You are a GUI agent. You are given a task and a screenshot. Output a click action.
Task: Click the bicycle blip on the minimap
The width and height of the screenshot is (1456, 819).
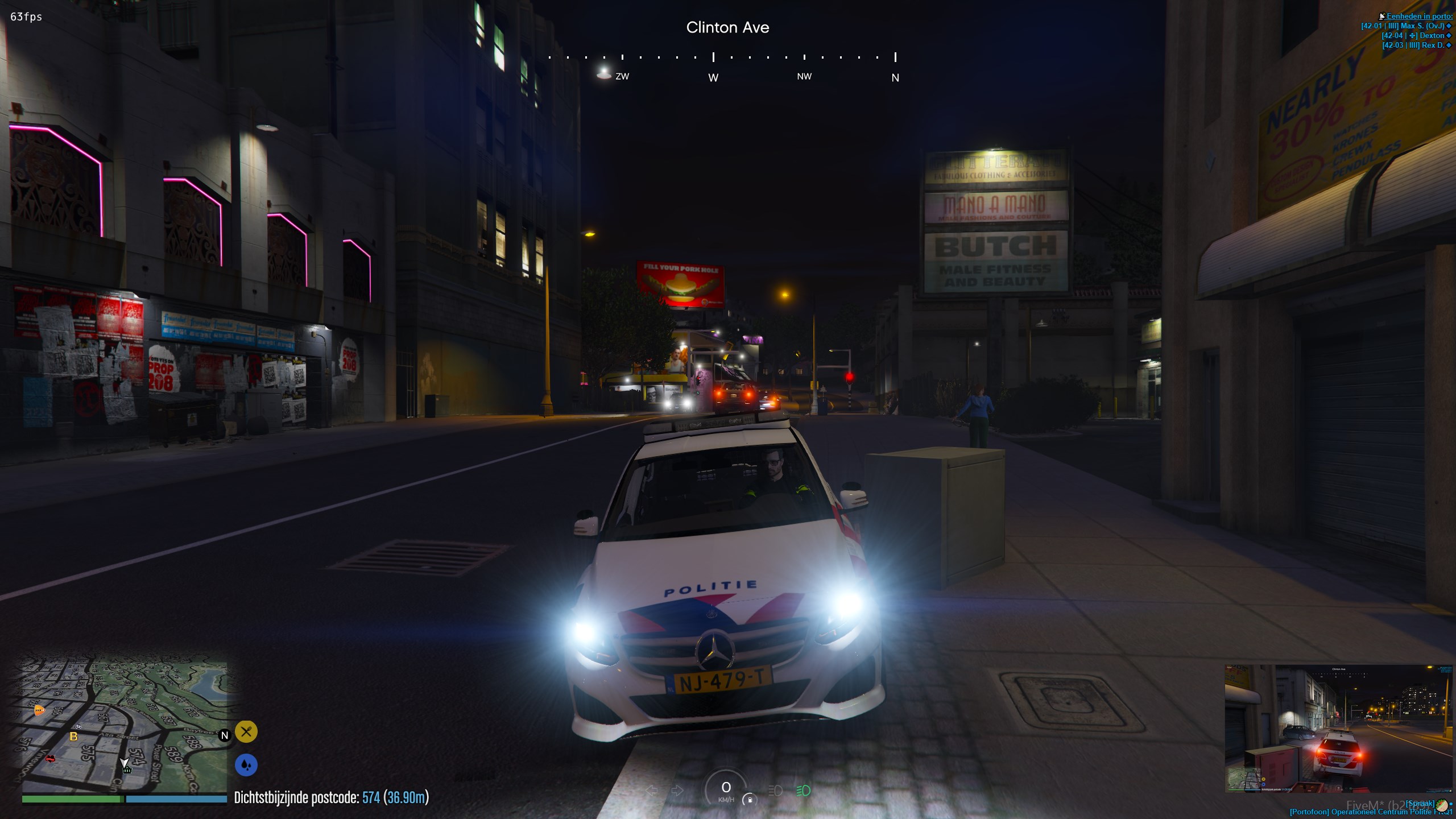pyautogui.click(x=78, y=727)
